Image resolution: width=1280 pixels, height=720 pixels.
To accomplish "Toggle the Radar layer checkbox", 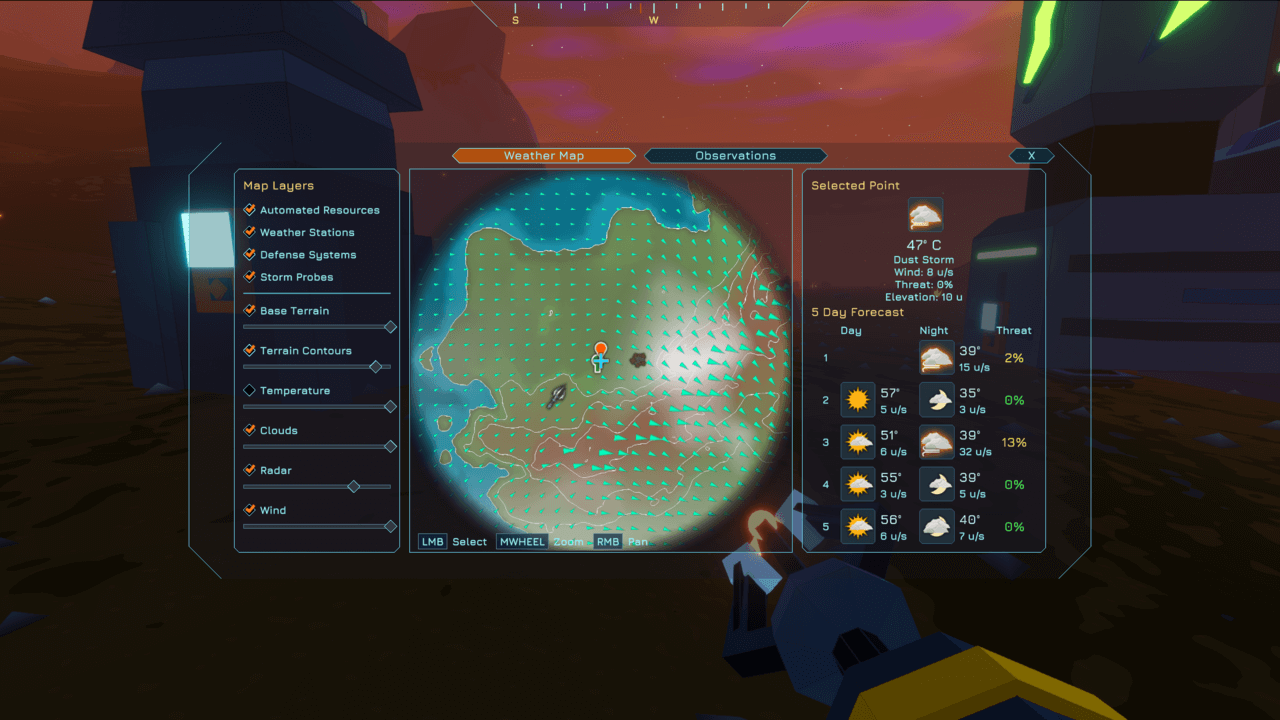I will (x=250, y=470).
